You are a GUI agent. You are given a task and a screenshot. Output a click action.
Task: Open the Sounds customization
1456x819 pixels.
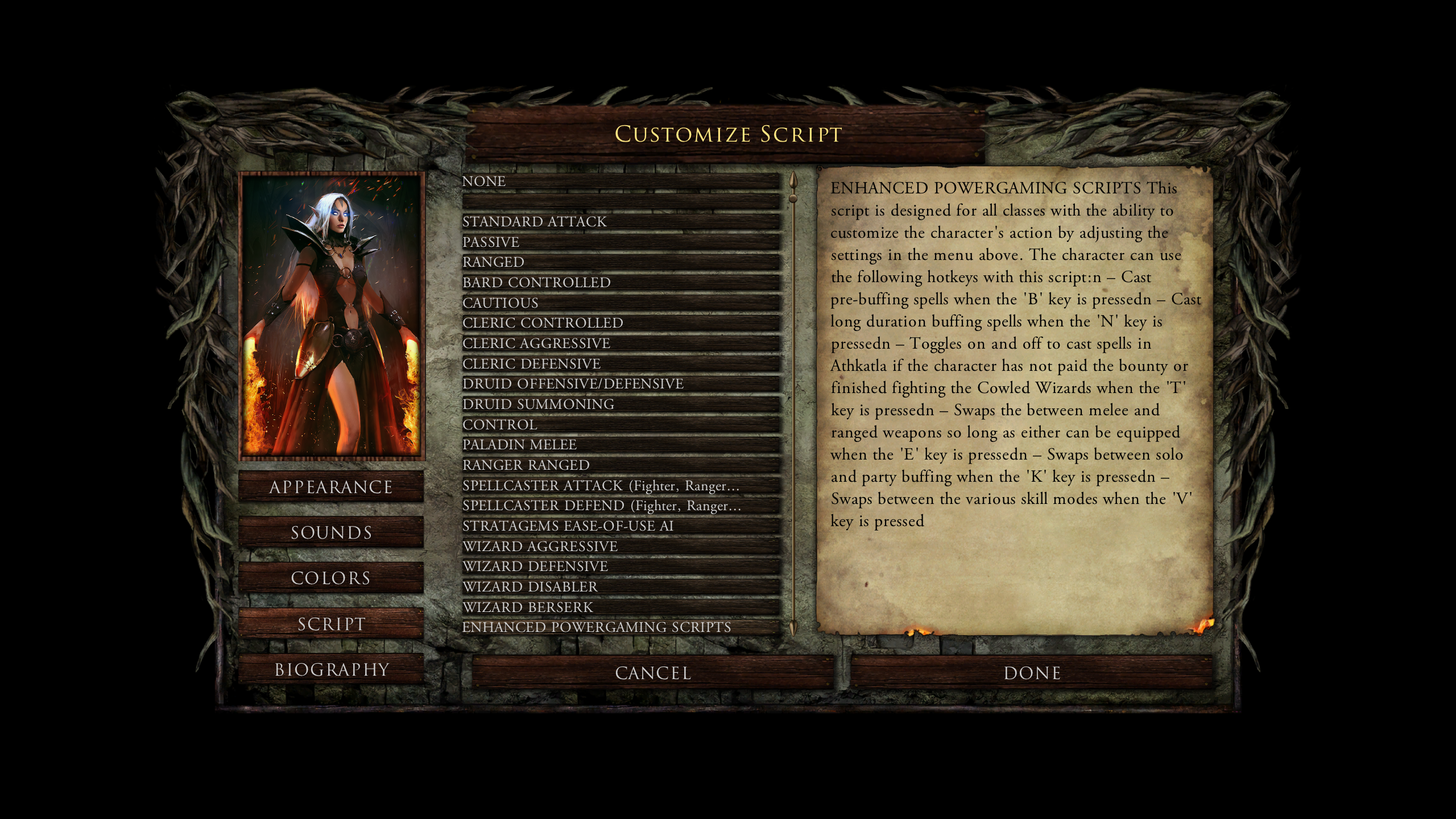330,532
